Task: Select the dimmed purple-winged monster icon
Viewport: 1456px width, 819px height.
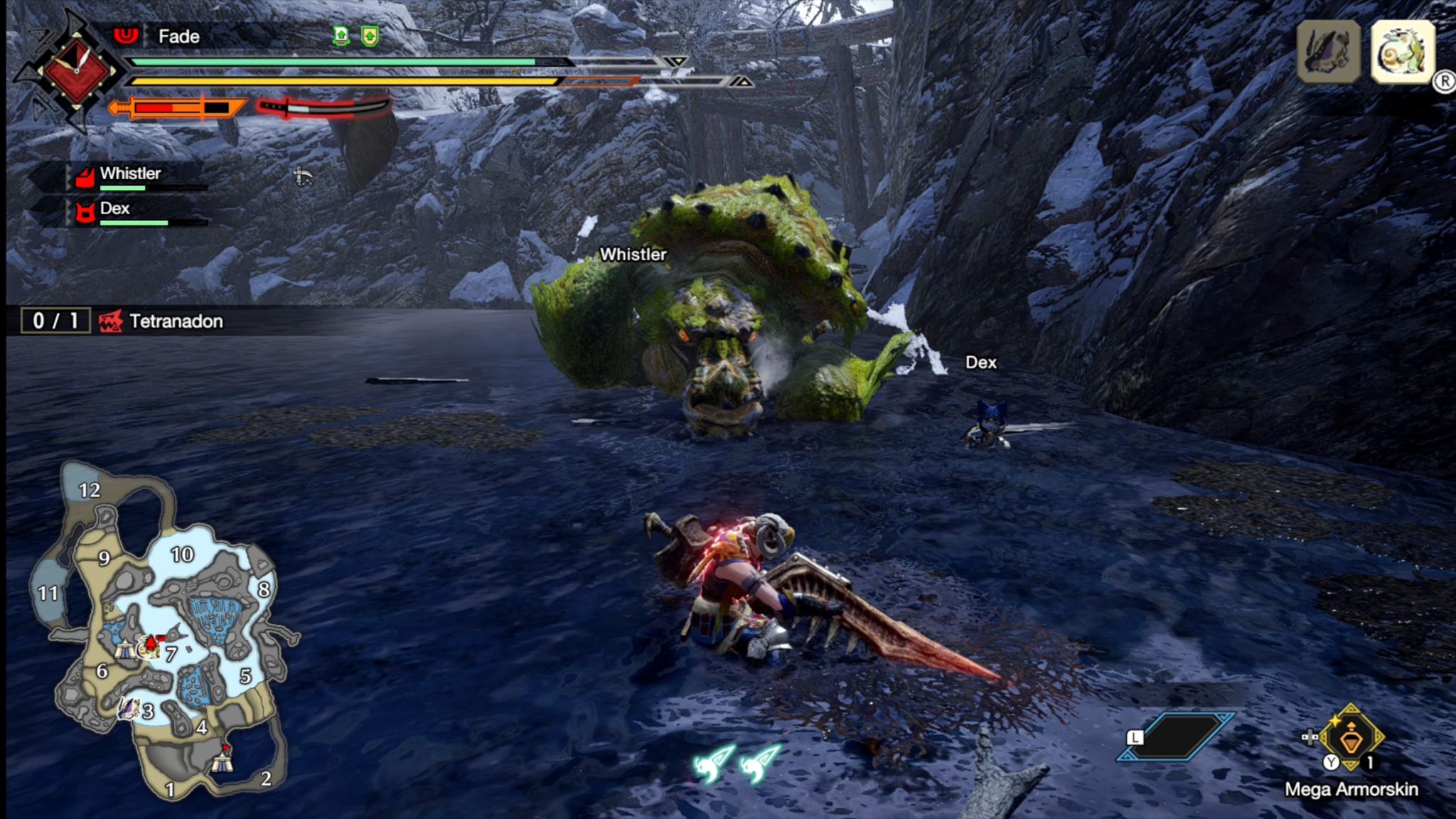Action: point(1328,52)
